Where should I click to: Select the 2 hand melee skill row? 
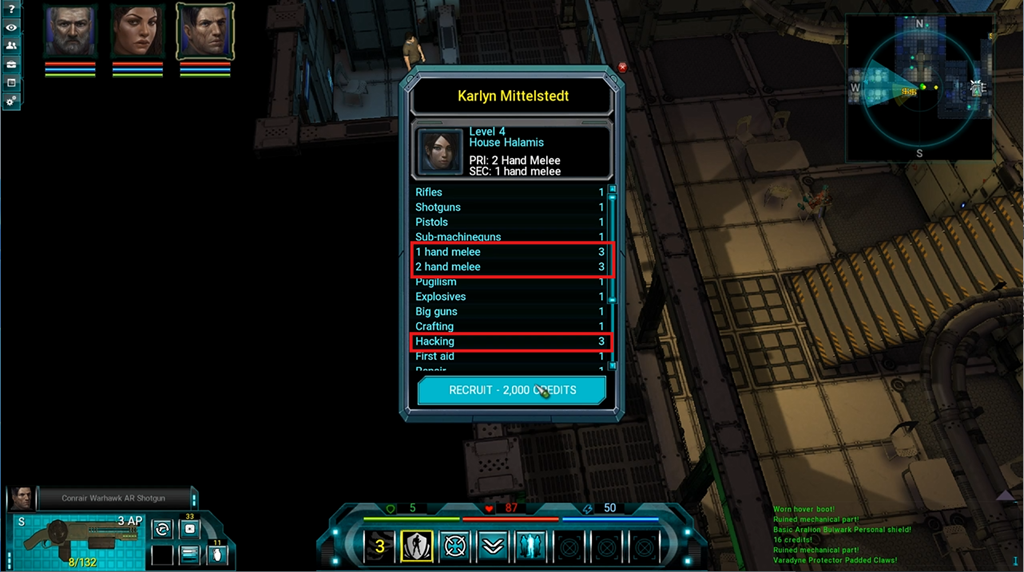510,267
